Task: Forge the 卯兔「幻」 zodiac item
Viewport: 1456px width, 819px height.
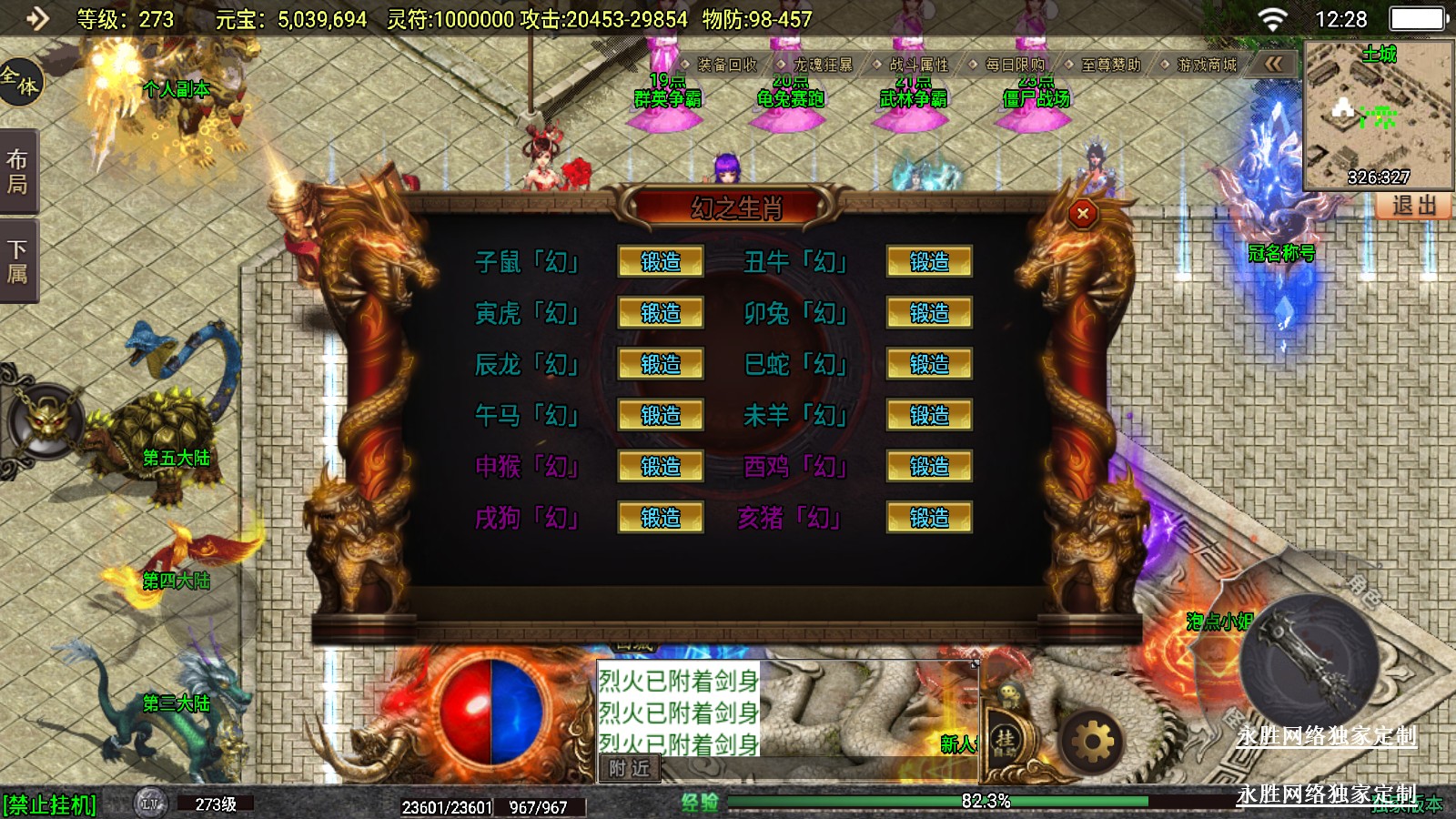Action: [929, 313]
